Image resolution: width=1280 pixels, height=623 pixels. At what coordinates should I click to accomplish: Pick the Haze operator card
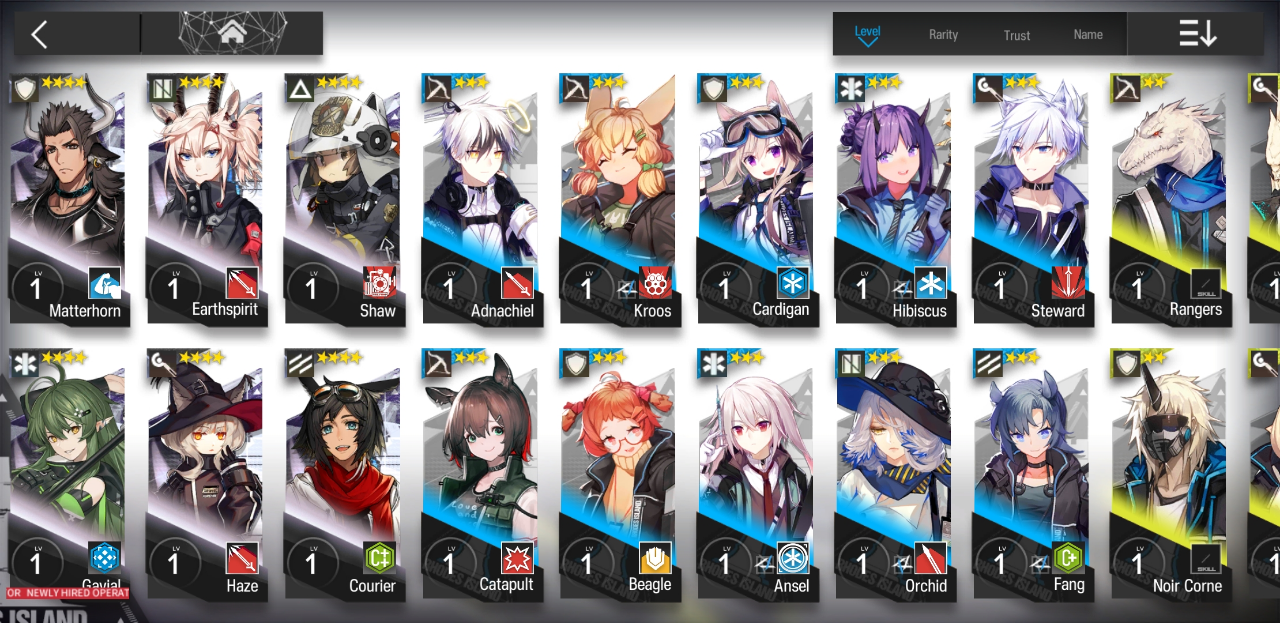click(205, 475)
